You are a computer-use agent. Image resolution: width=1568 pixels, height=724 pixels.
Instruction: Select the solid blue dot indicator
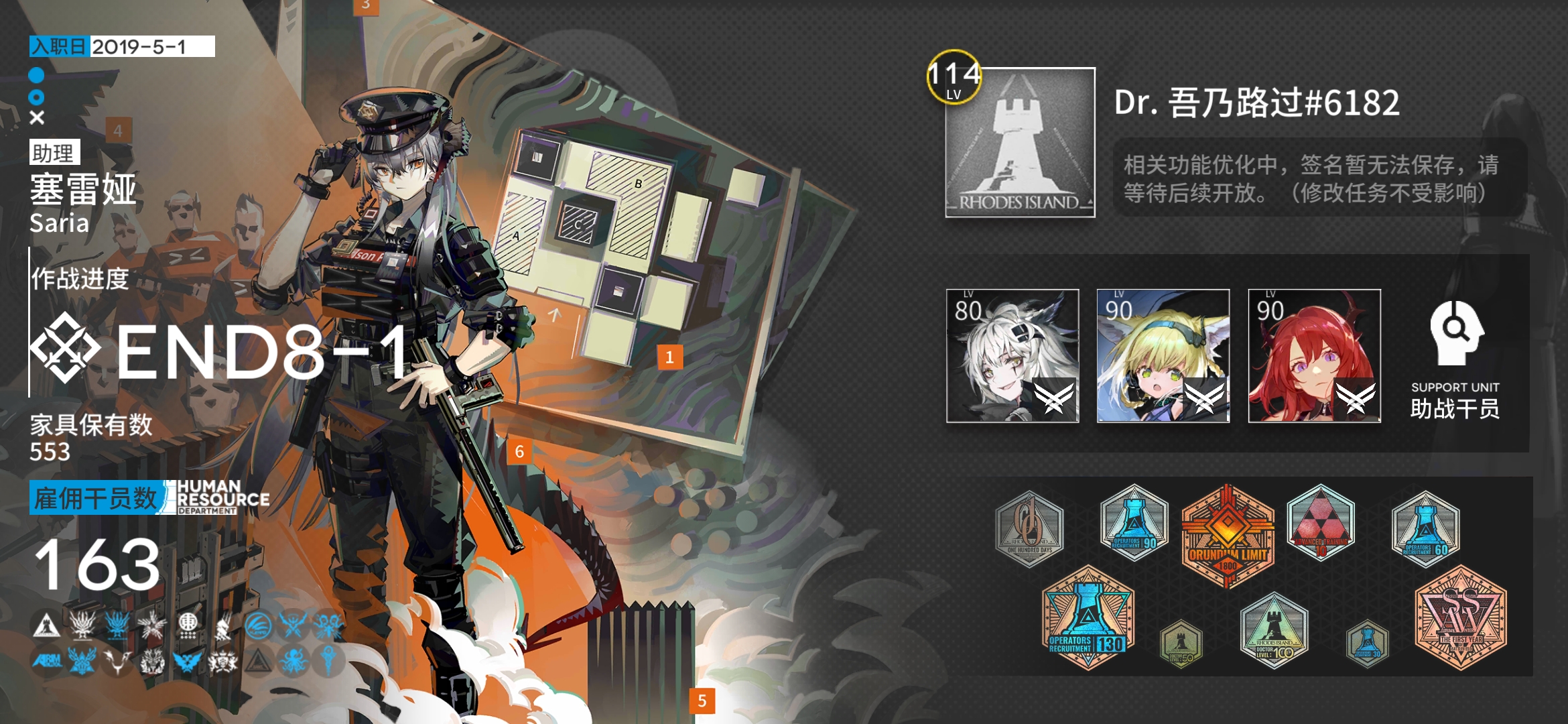pos(36,74)
